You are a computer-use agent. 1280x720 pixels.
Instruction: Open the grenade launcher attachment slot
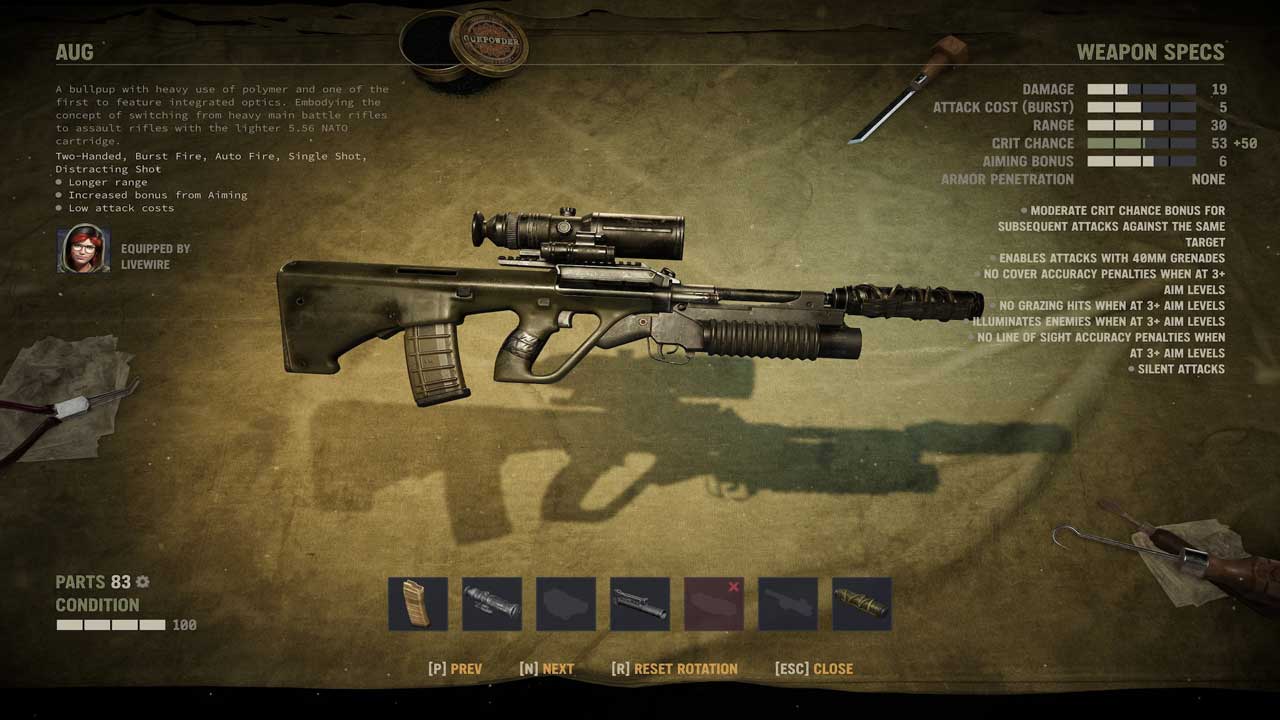(640, 604)
